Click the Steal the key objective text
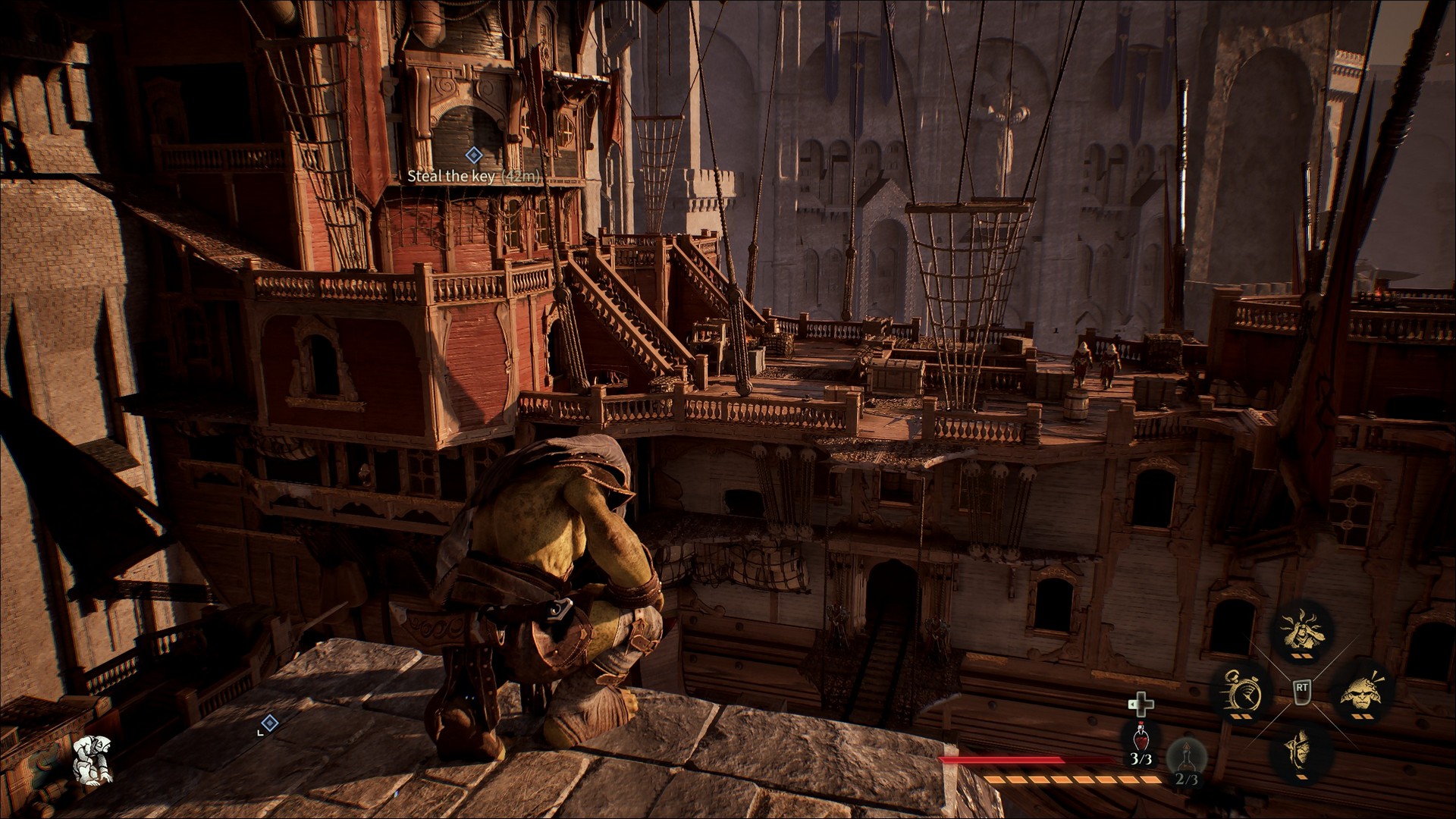Image resolution: width=1456 pixels, height=819 pixels. tap(474, 177)
